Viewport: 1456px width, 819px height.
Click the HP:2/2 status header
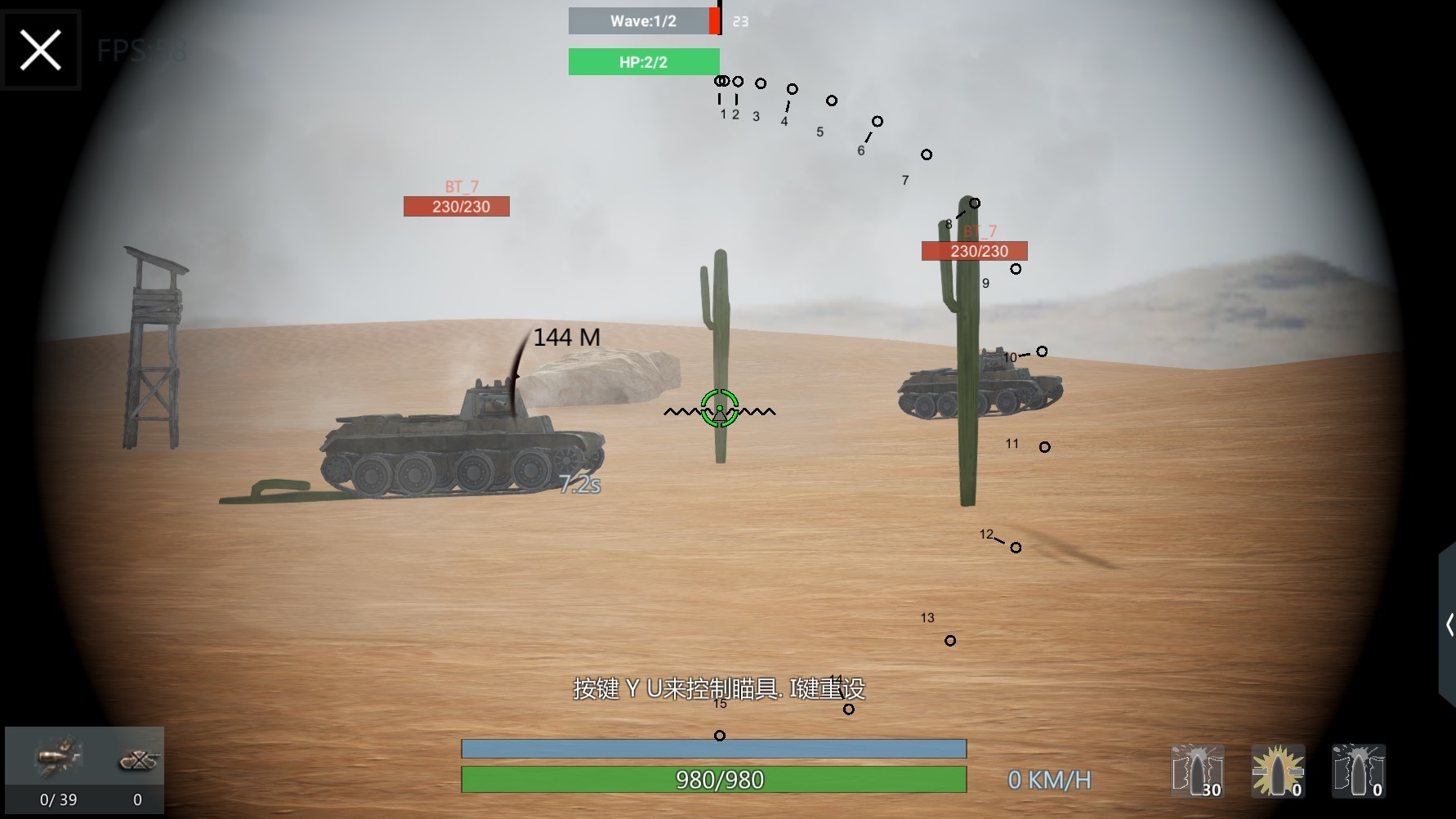click(642, 61)
